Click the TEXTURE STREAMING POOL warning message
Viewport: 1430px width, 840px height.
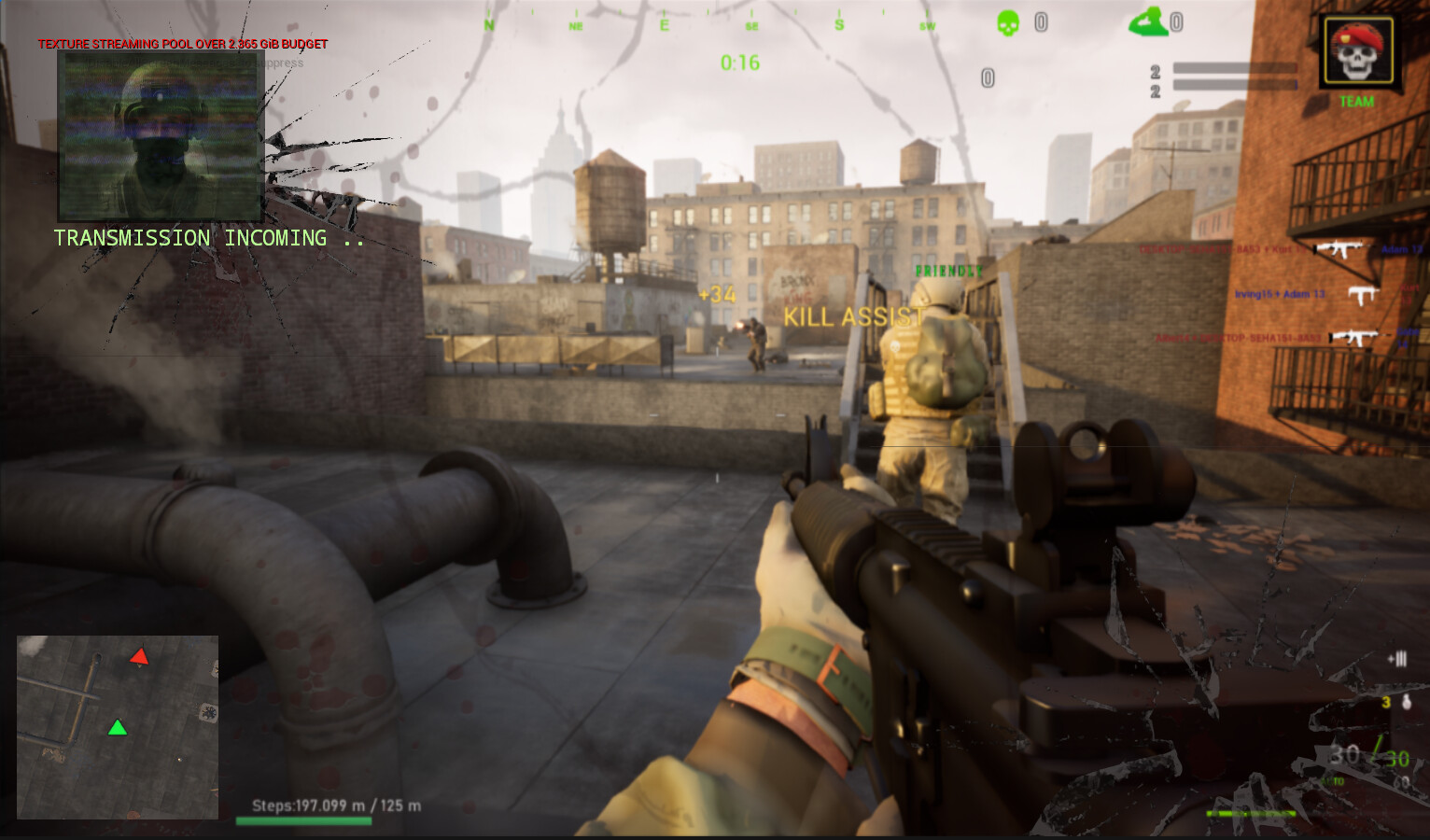pos(182,43)
